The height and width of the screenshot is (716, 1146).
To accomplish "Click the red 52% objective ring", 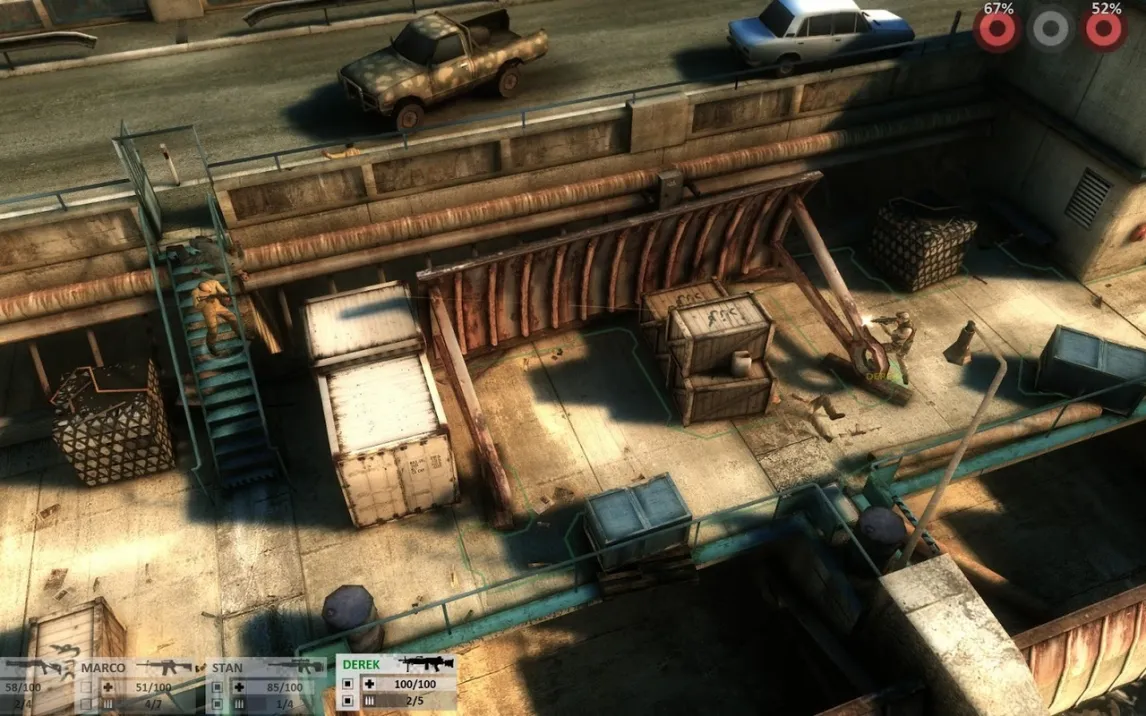I will (x=1105, y=30).
